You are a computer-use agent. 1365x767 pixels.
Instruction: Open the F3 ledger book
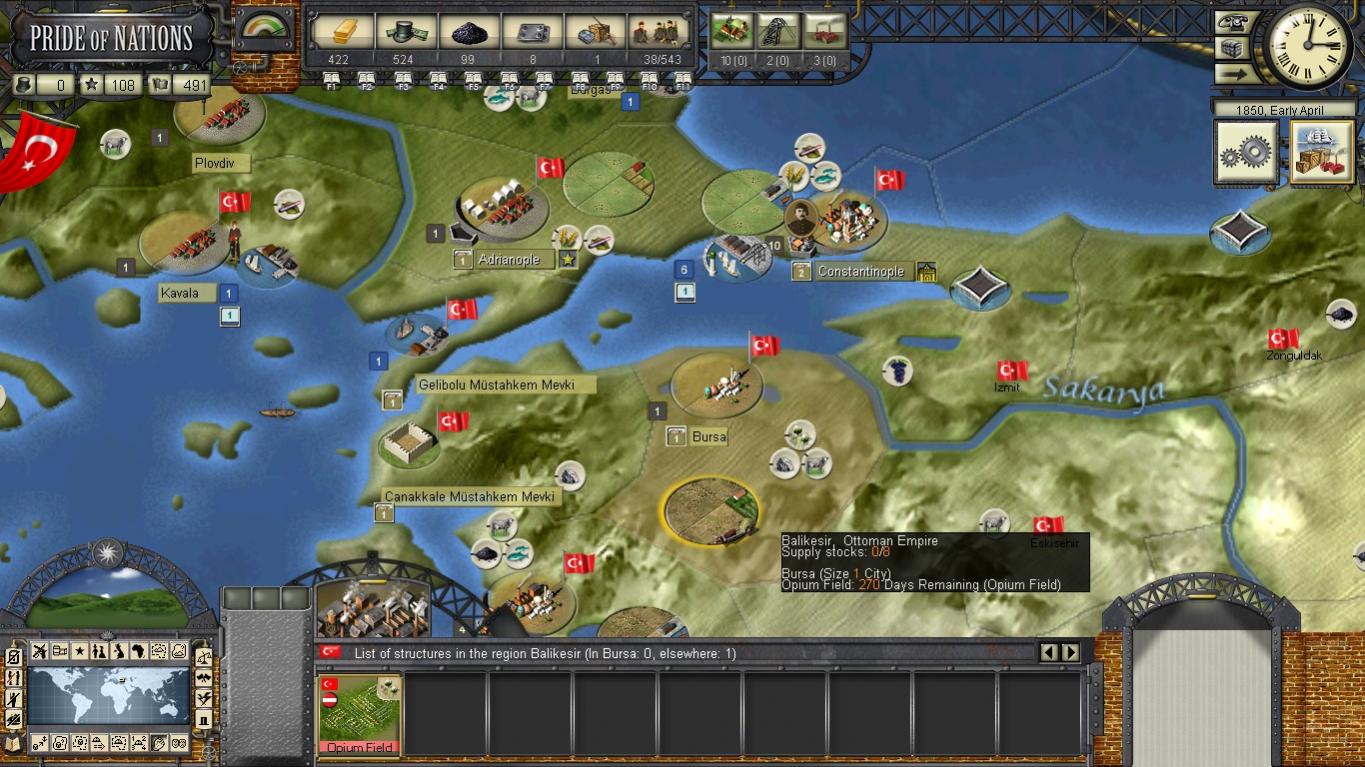point(403,80)
